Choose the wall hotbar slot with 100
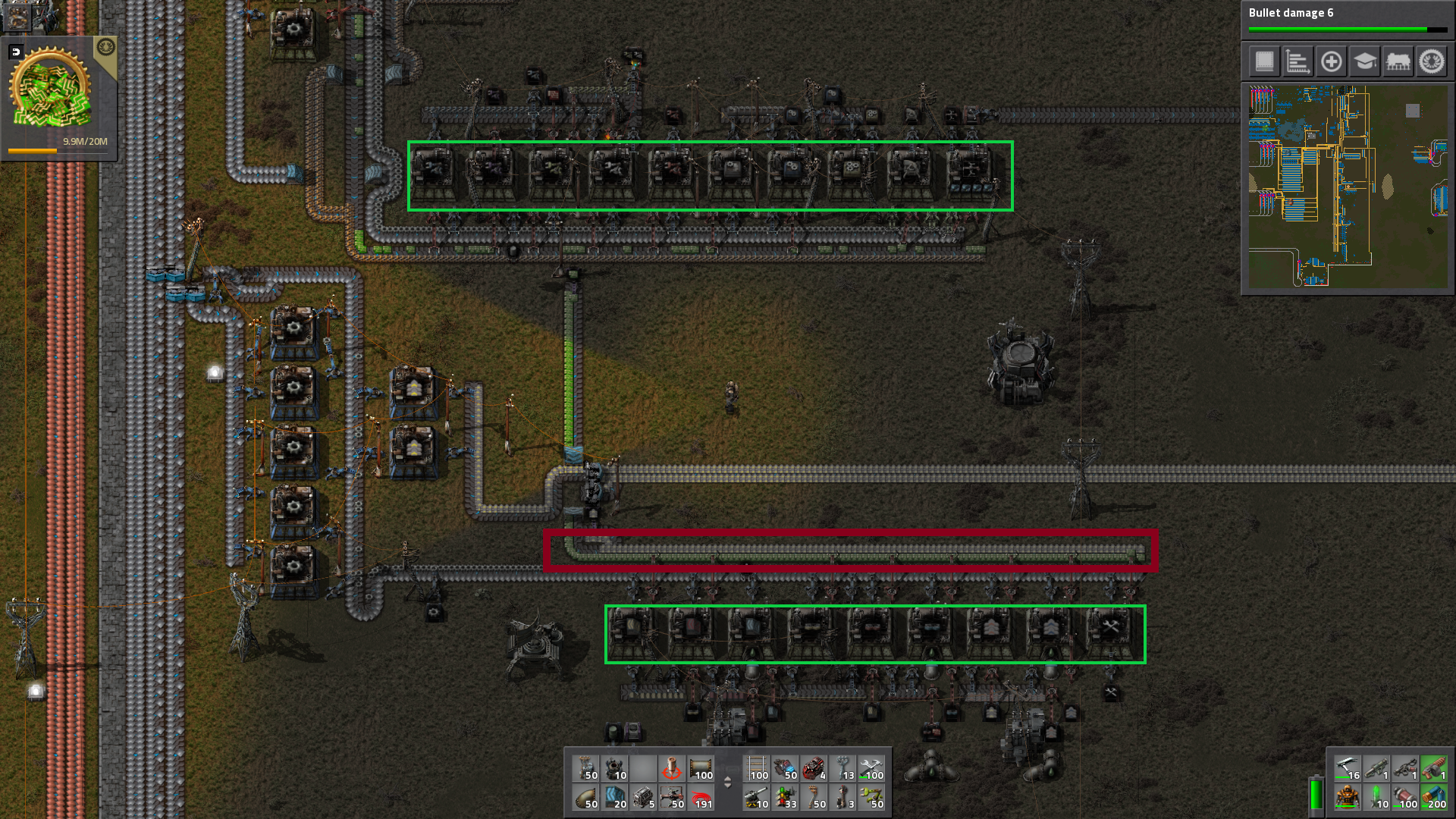The image size is (1456, 819). click(701, 769)
